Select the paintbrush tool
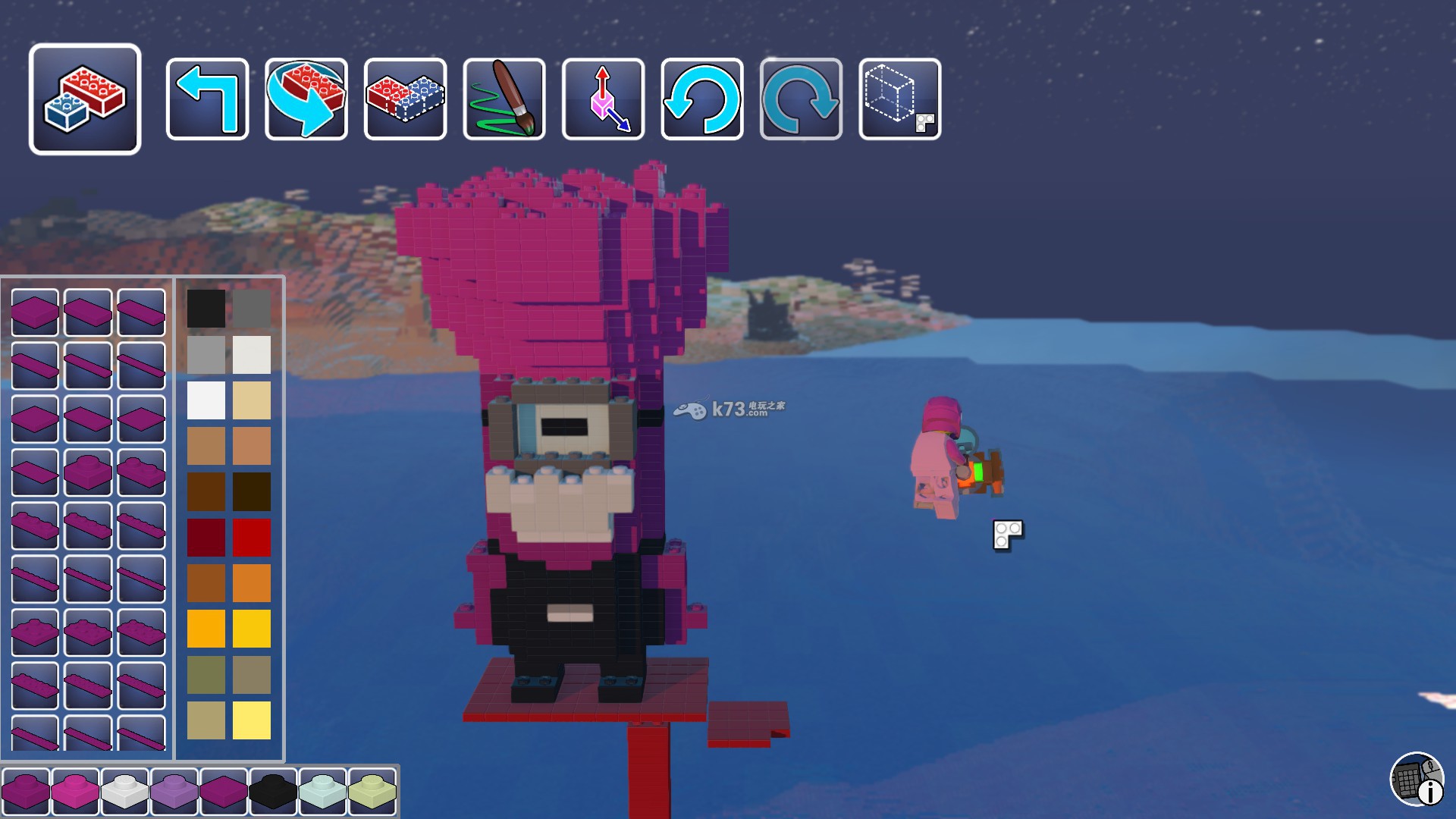 pyautogui.click(x=504, y=99)
